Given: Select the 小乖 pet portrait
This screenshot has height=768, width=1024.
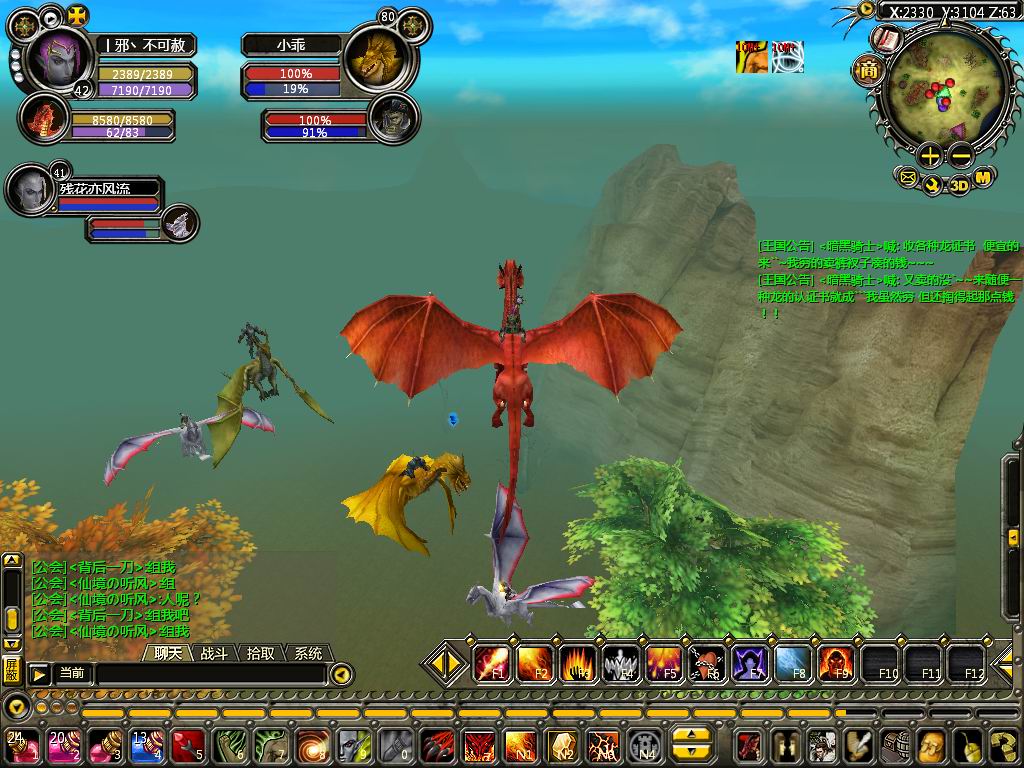Looking at the screenshot, I should click(x=375, y=60).
